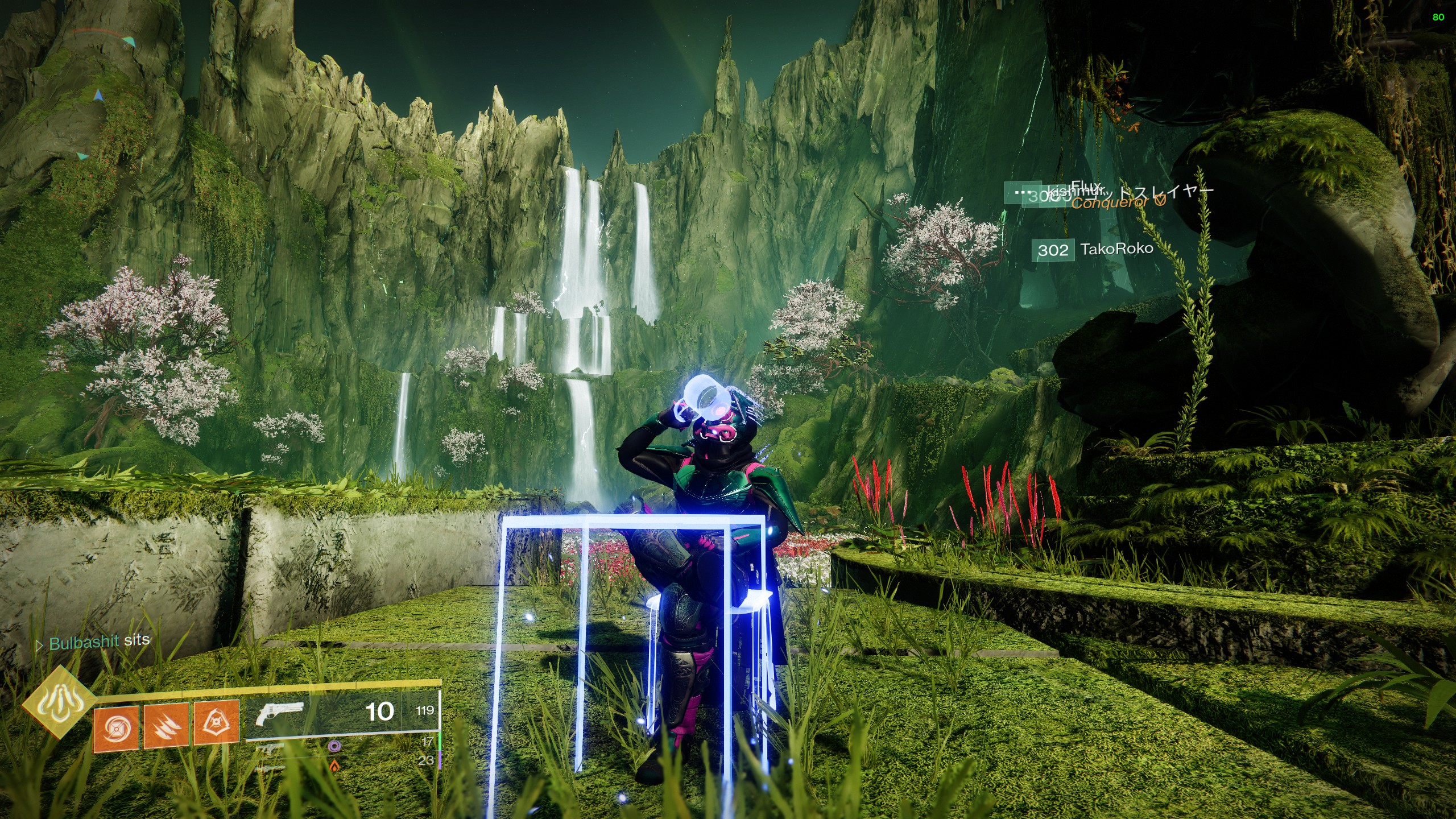Trigger the class ability icon beside the weapon
The width and height of the screenshot is (1456, 819).
click(x=216, y=723)
